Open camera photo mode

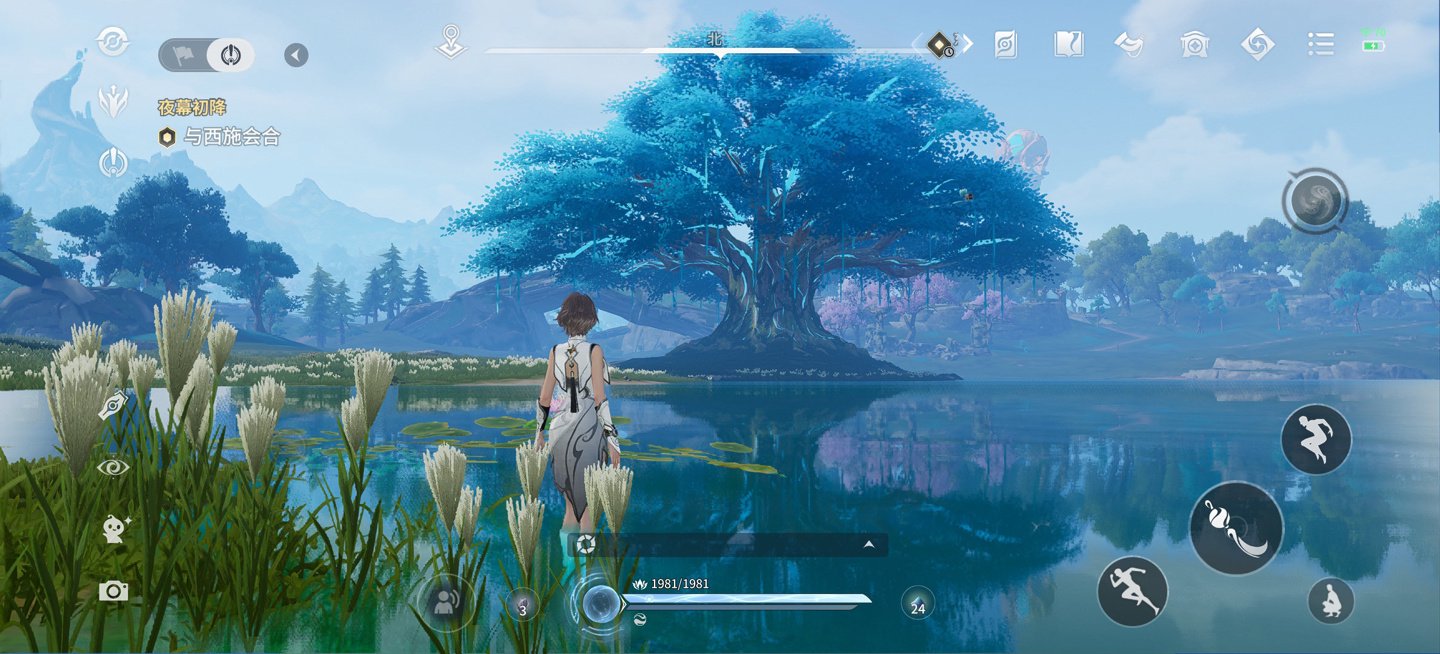[x=113, y=591]
